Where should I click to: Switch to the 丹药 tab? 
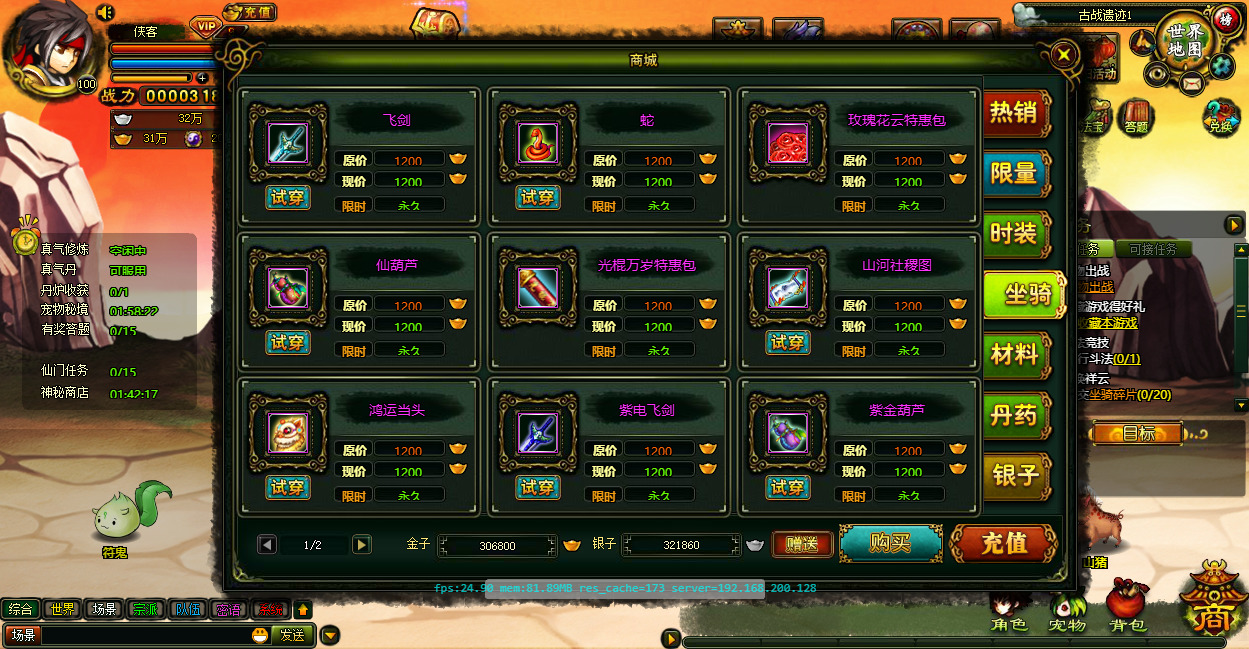[x=1014, y=414]
